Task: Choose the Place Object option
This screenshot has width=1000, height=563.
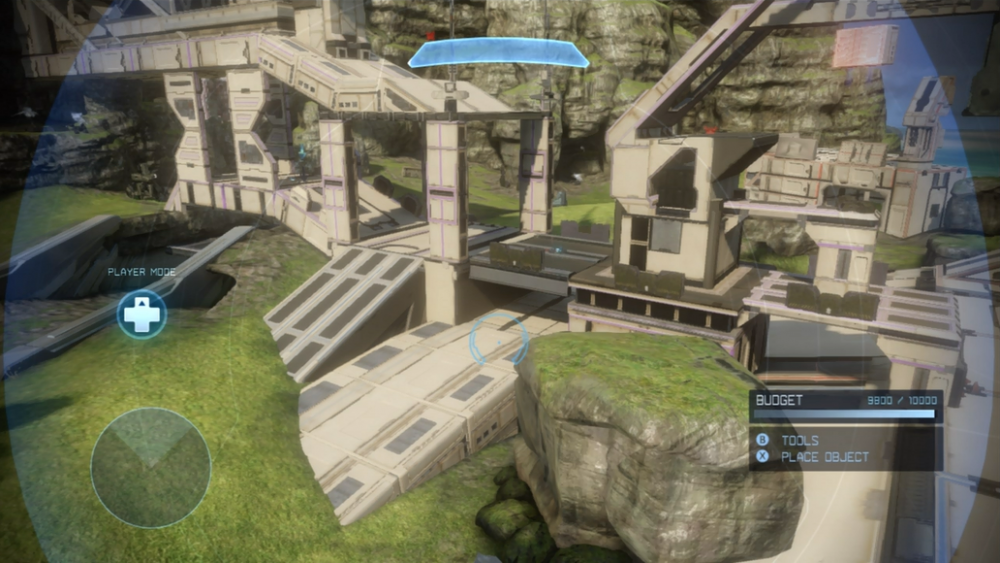Action: click(824, 457)
